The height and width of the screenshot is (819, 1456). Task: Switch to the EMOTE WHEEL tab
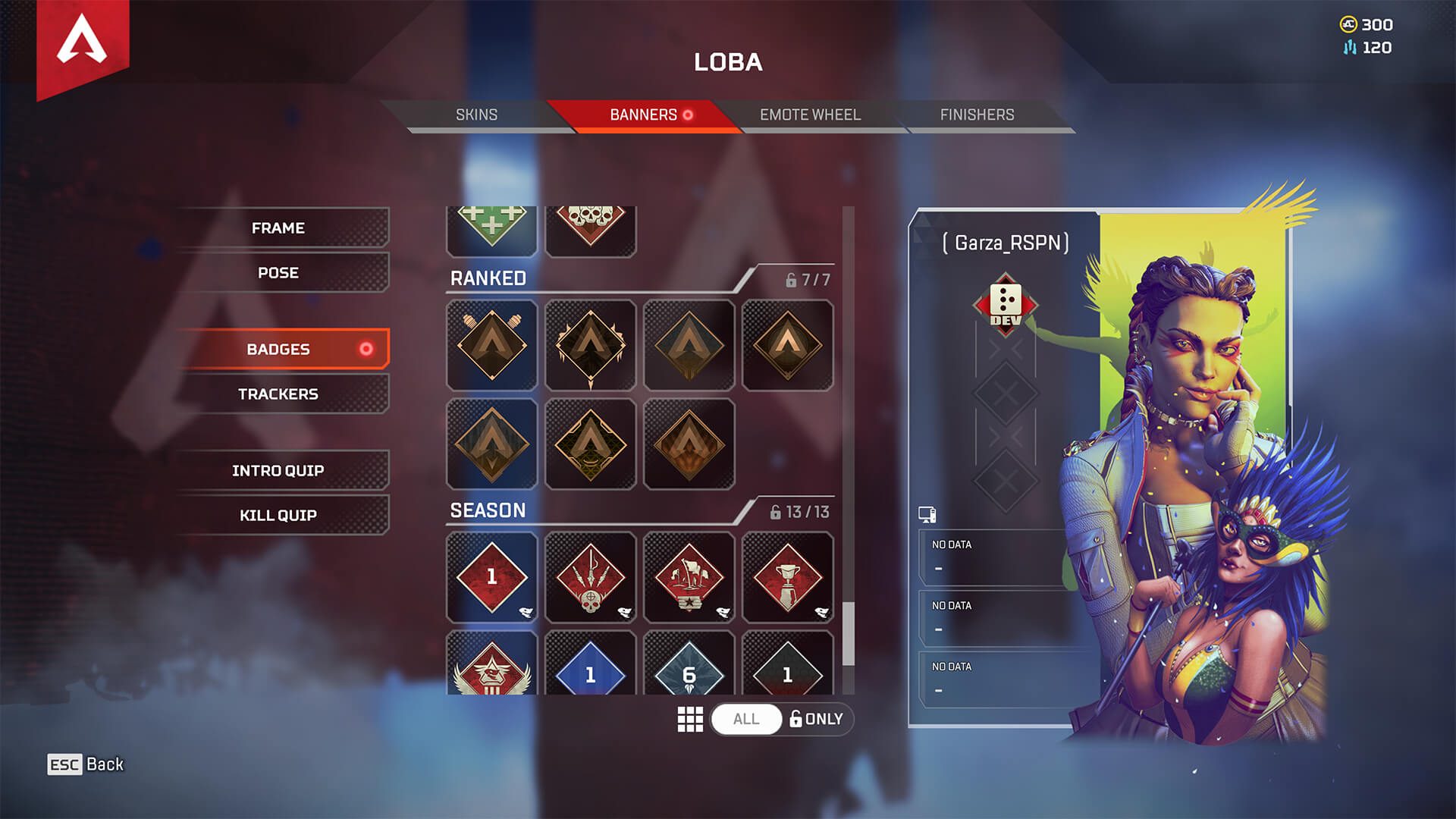(808, 115)
